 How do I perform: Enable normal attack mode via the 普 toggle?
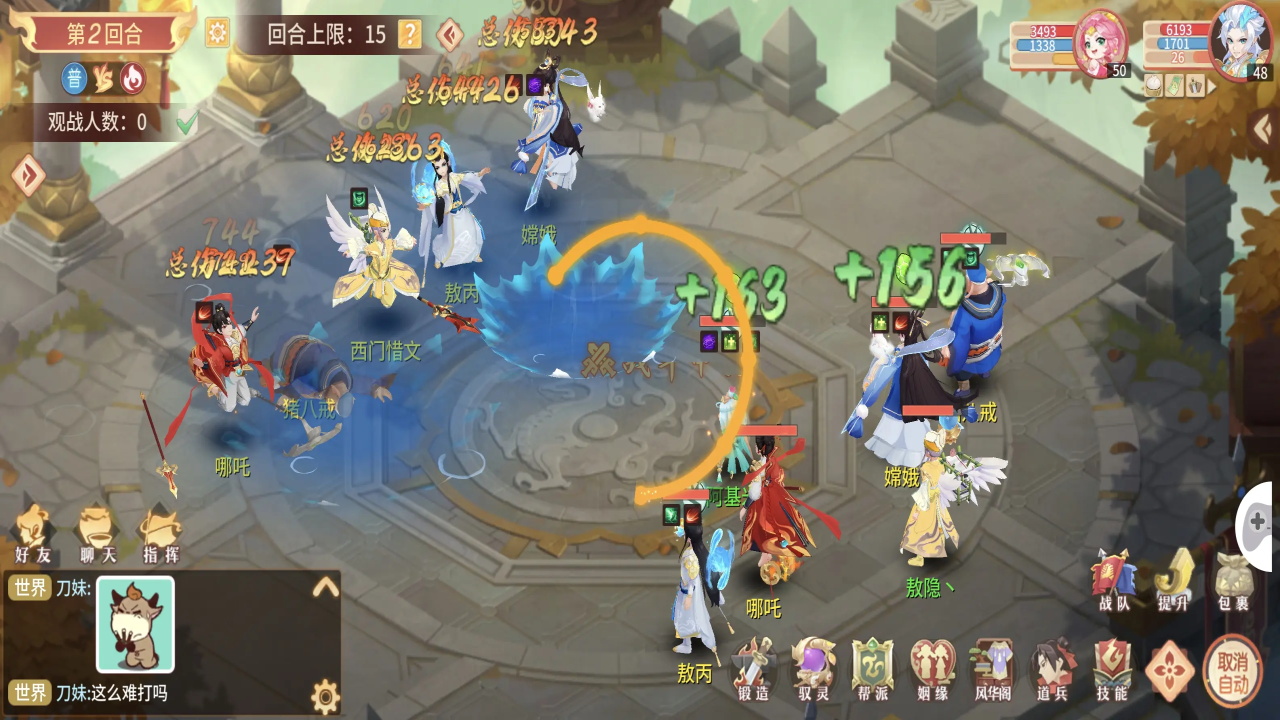click(x=74, y=77)
